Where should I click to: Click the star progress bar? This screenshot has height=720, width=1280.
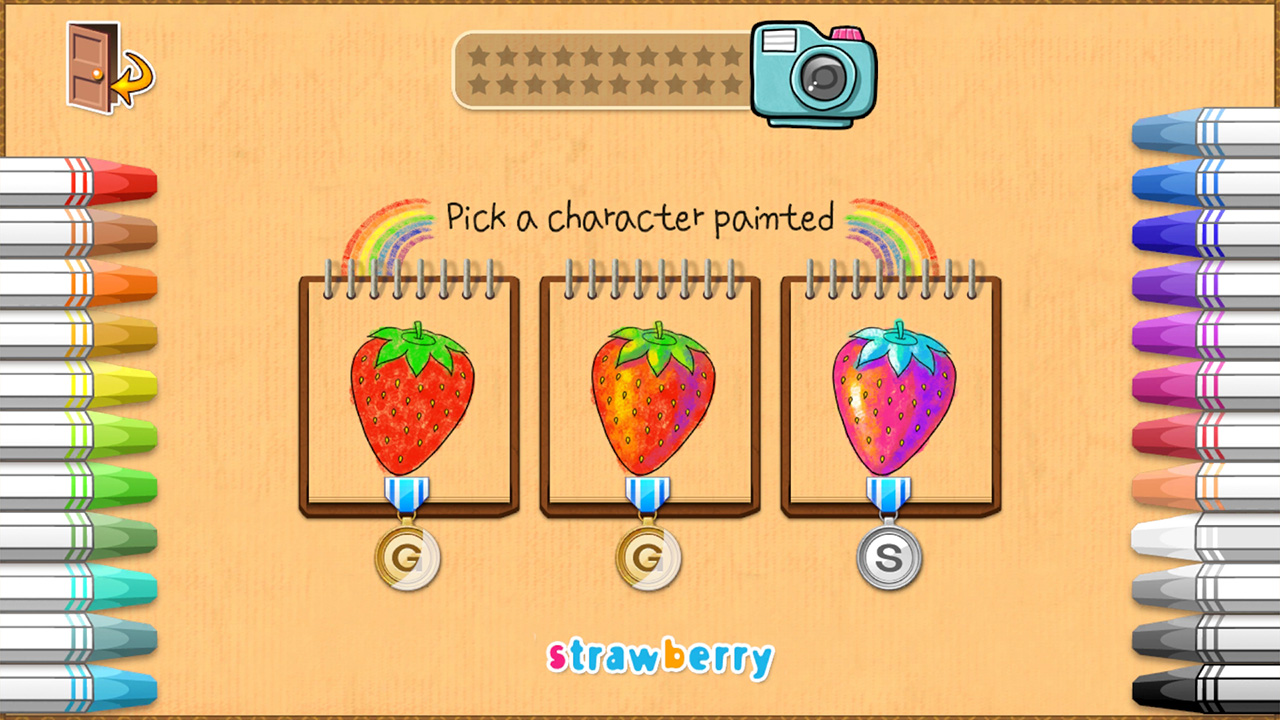600,70
